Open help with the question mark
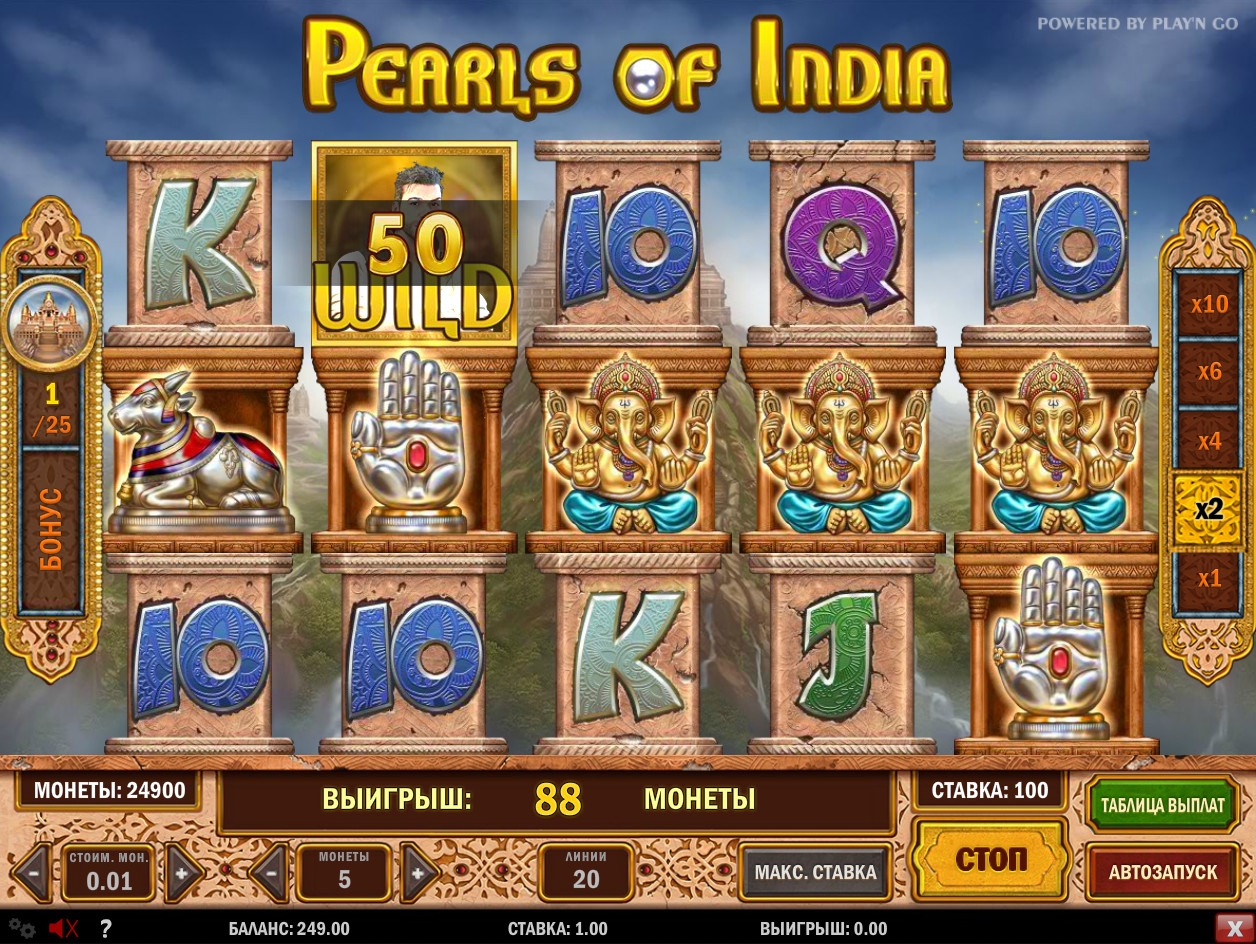 click(x=105, y=928)
